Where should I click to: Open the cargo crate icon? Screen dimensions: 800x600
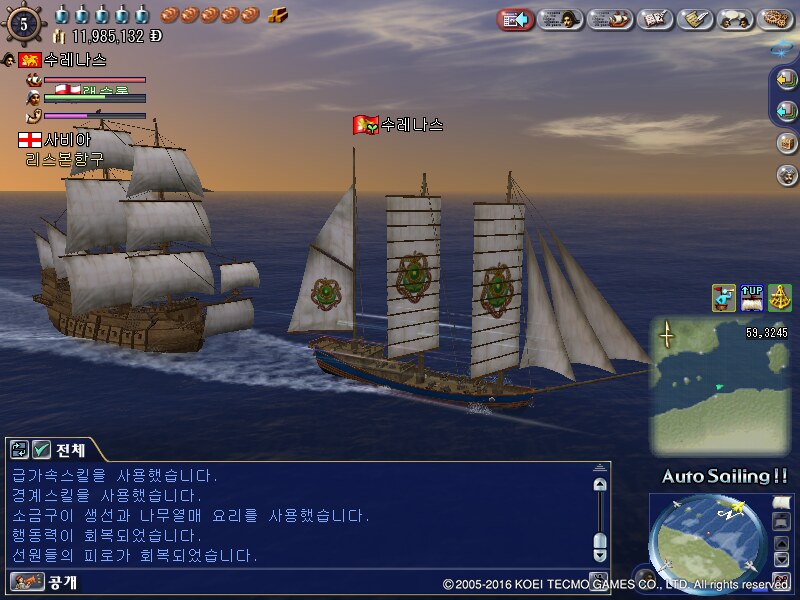pos(787,142)
